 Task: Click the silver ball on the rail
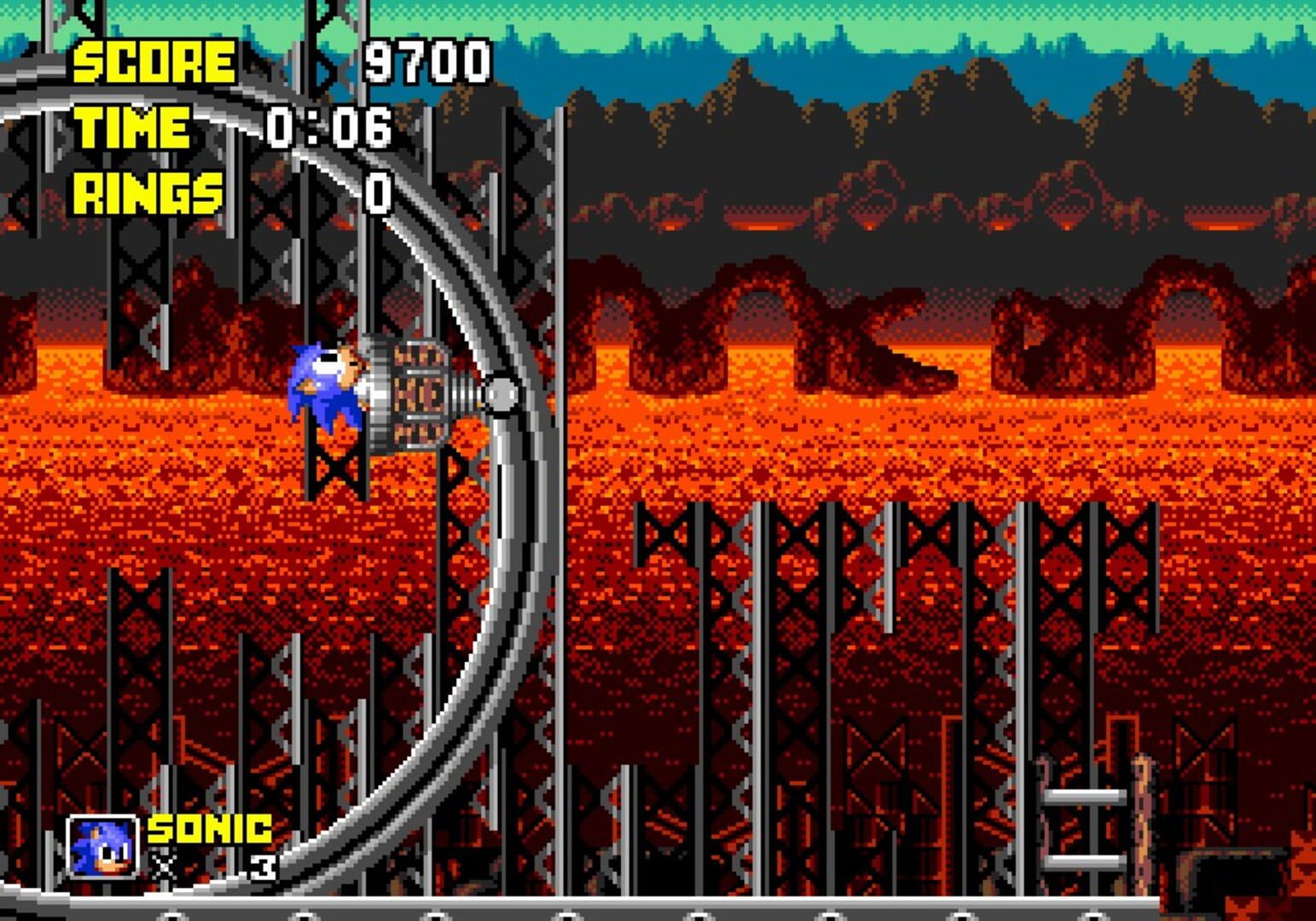(x=501, y=395)
